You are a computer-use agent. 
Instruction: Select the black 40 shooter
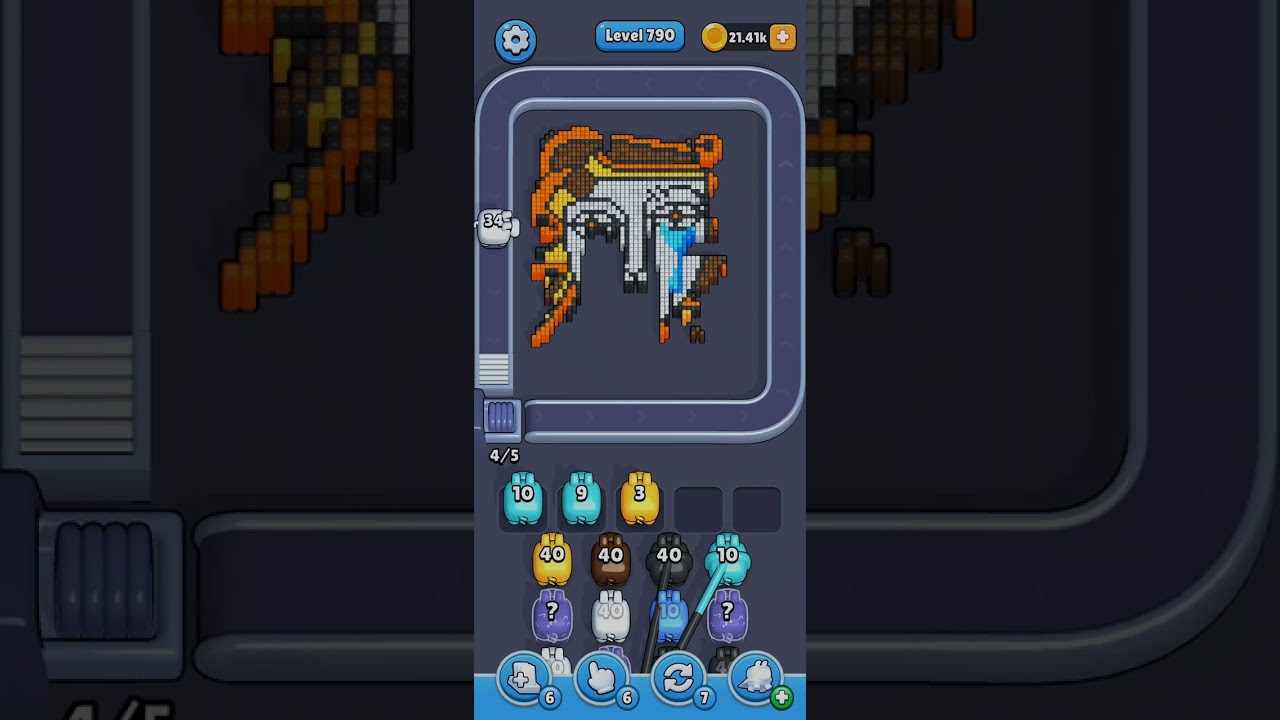(668, 560)
